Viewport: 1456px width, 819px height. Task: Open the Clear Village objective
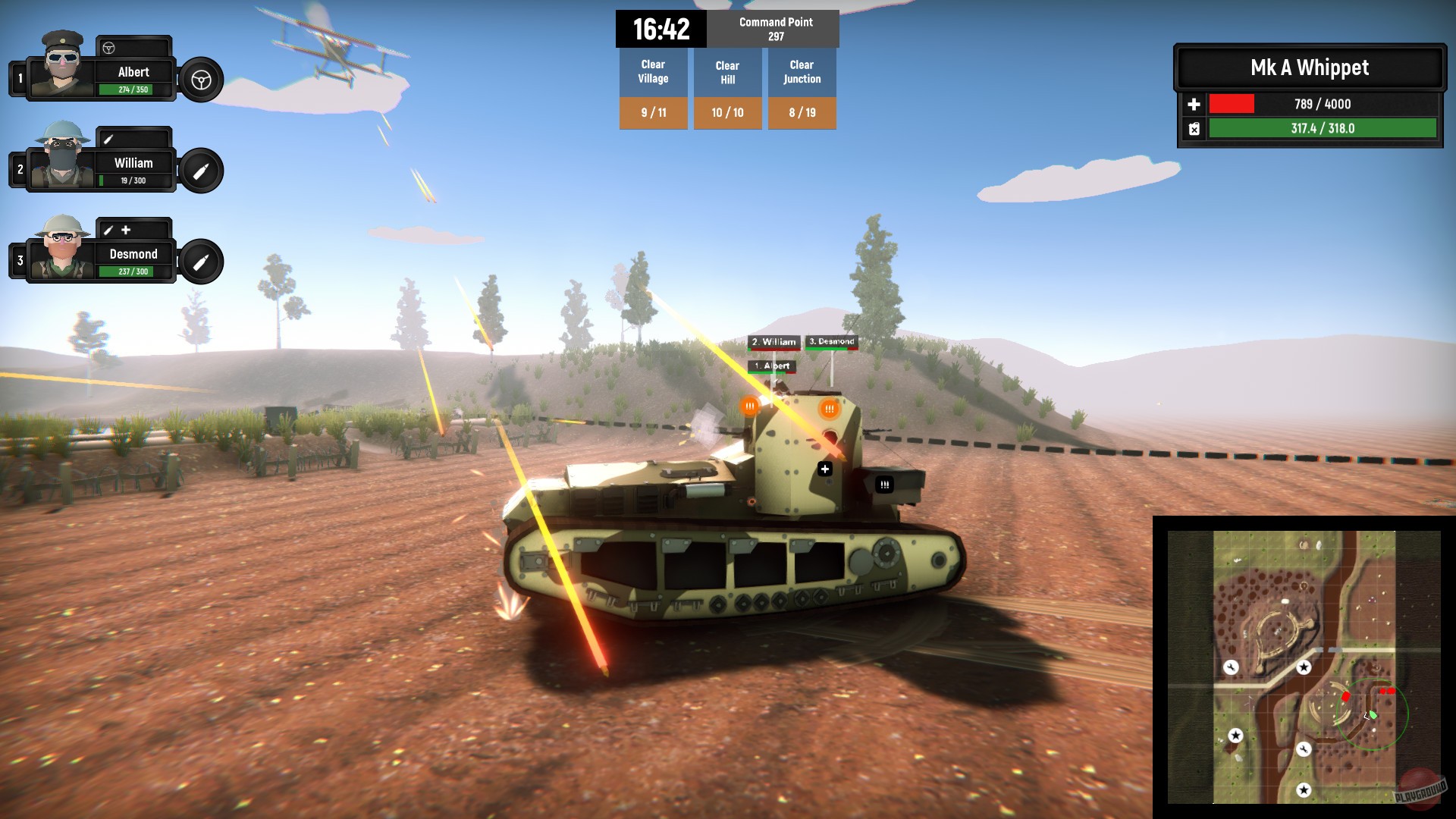point(653,71)
